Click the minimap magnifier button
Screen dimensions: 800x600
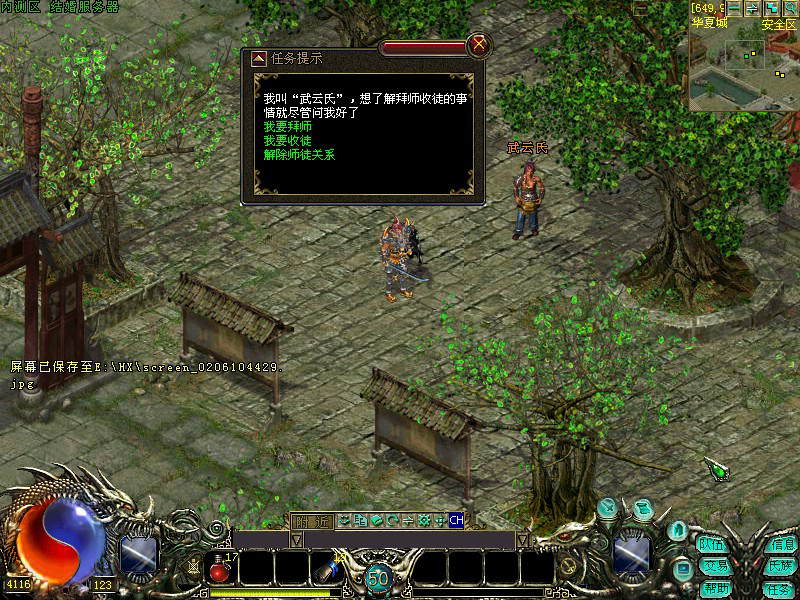tap(791, 7)
